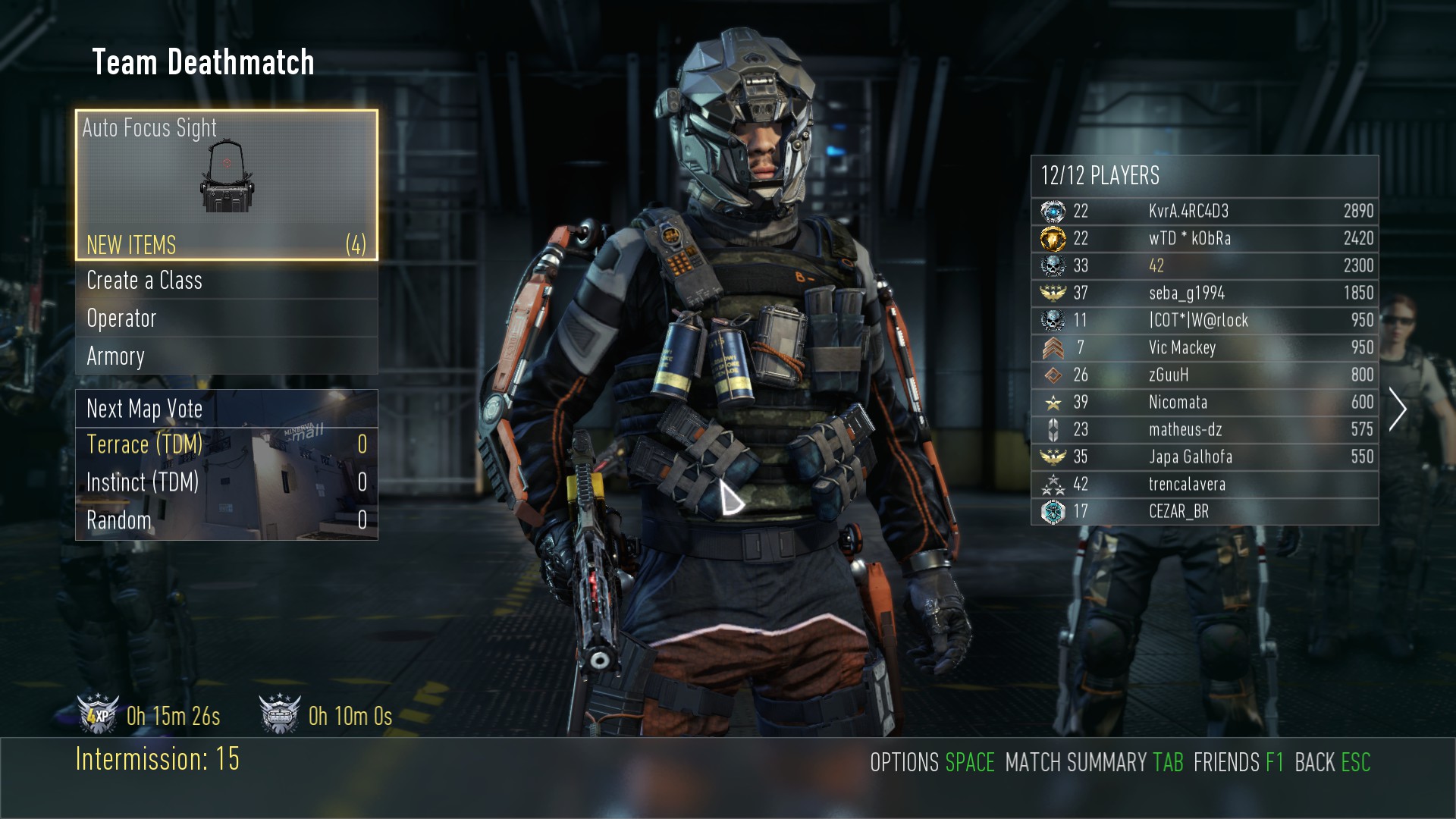Open the Auto Focus Sight new items tile

(226, 185)
